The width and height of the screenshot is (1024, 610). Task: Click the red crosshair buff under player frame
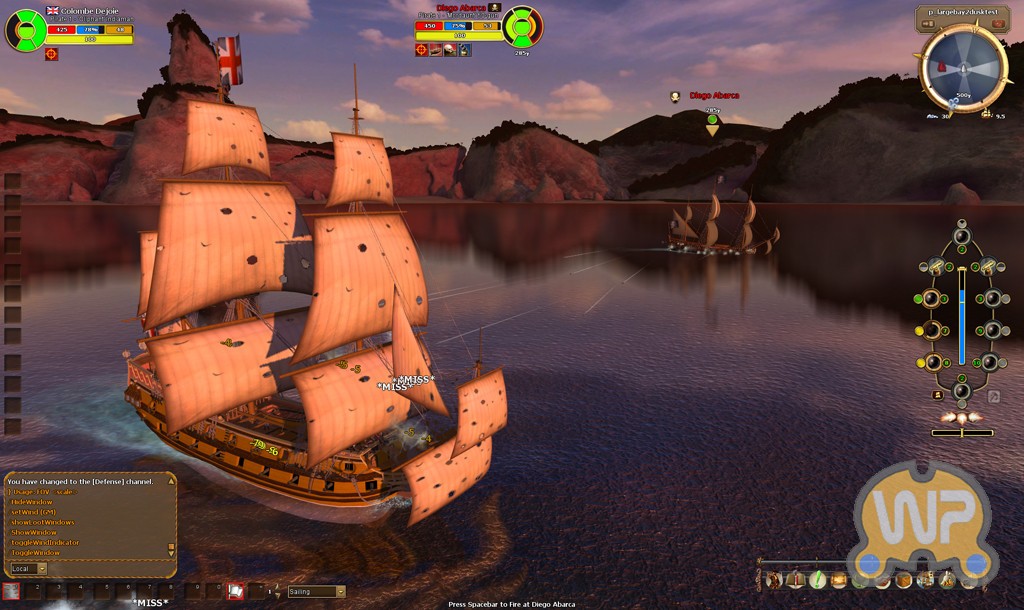tap(52, 54)
